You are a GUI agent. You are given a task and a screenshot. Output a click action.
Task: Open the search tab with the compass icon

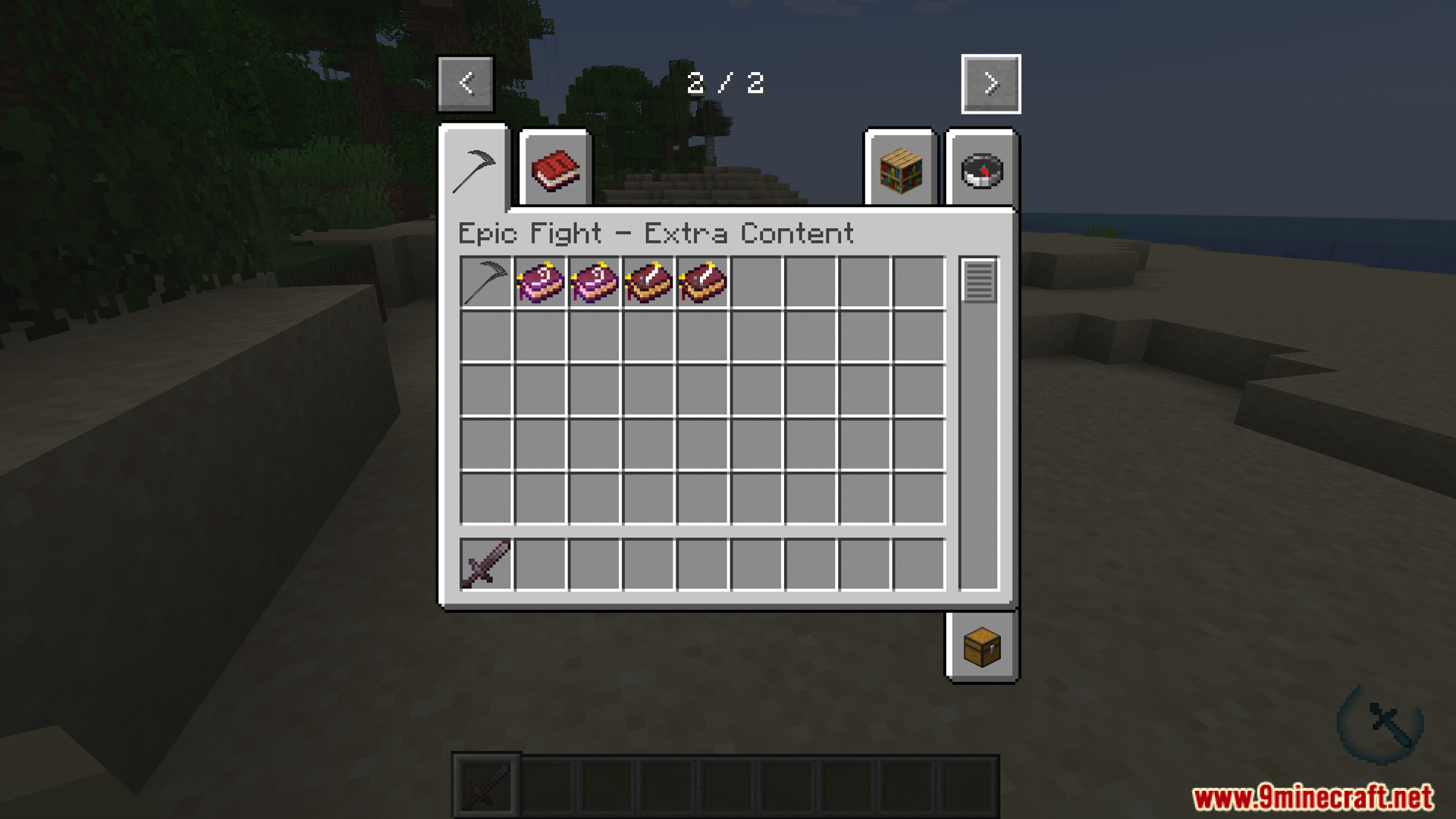(x=981, y=170)
